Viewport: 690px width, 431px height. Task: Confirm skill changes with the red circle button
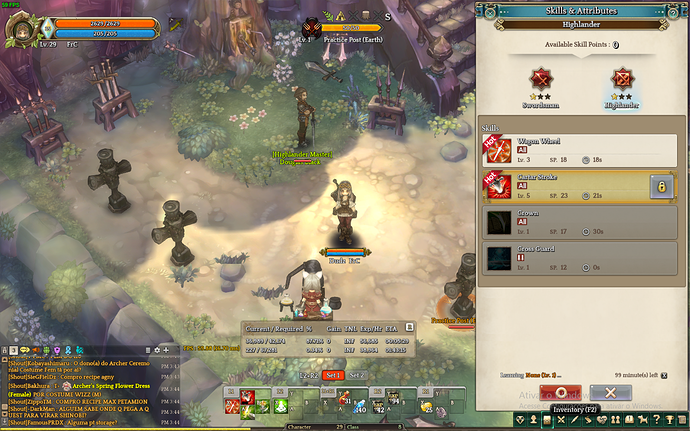tap(561, 393)
